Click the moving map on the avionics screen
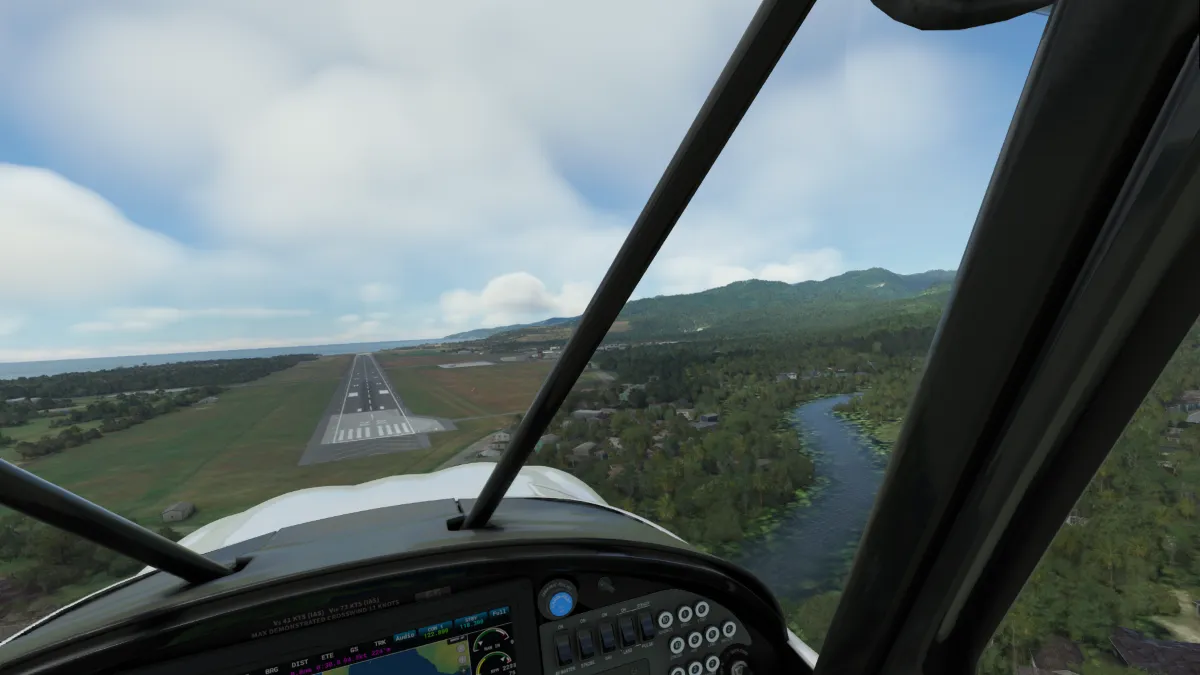Screen dimensions: 1200x675 pyautogui.click(x=420, y=660)
